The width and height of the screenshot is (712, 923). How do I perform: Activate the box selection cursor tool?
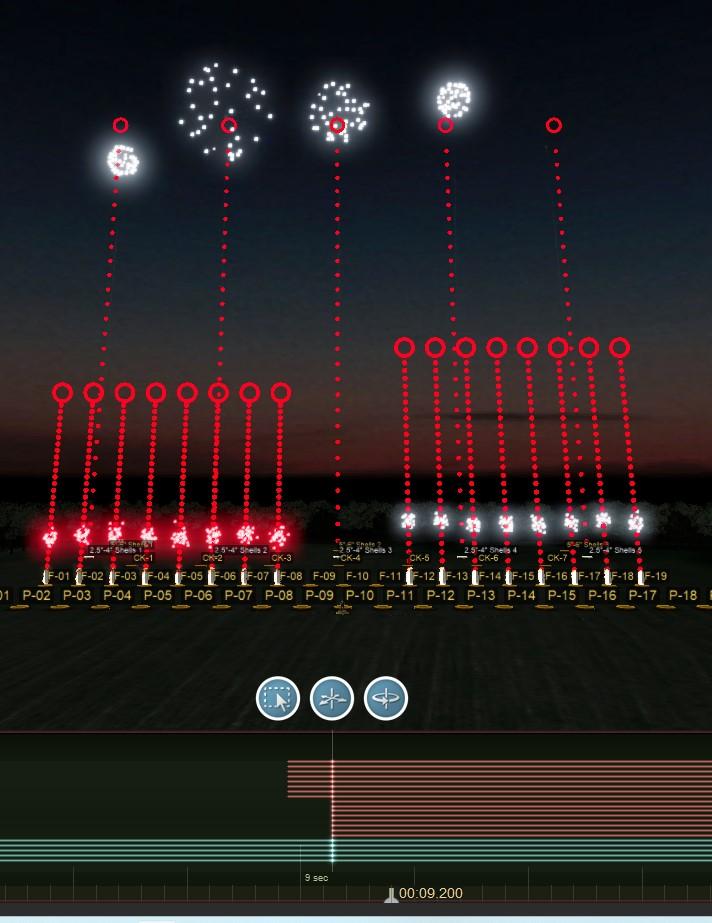click(278, 698)
